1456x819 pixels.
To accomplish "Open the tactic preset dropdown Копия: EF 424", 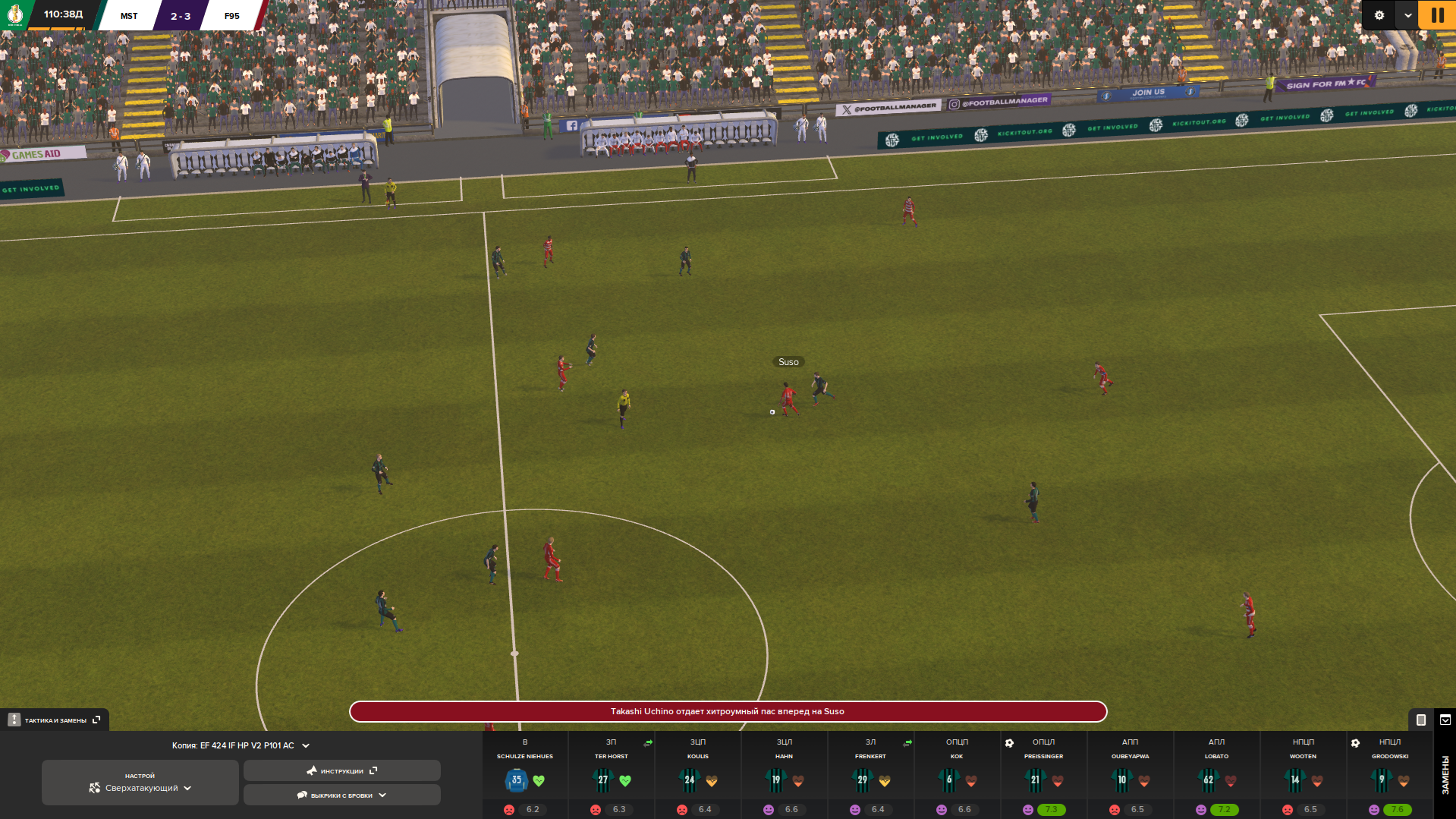I will pos(241,745).
